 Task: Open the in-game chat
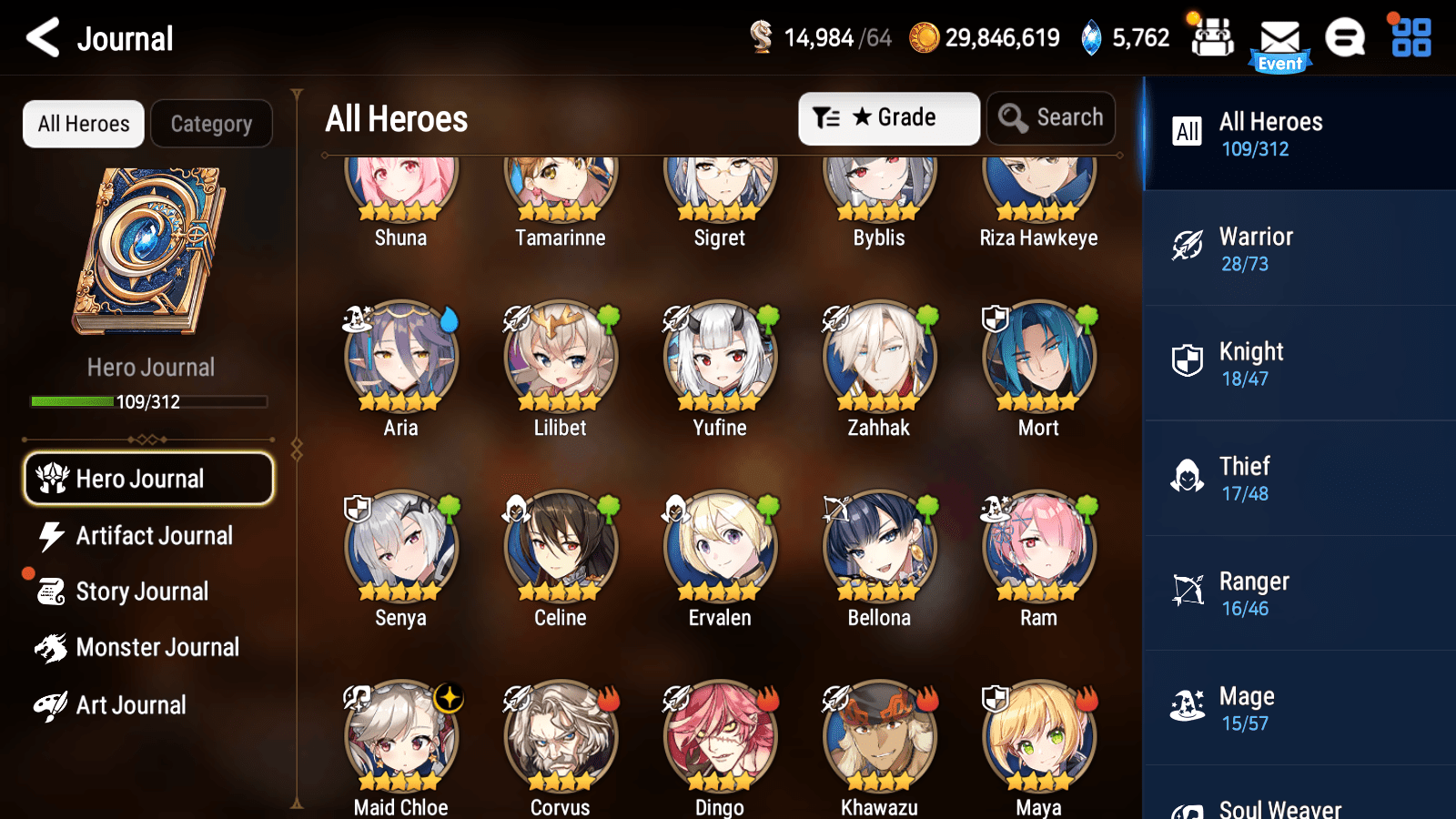click(1345, 39)
